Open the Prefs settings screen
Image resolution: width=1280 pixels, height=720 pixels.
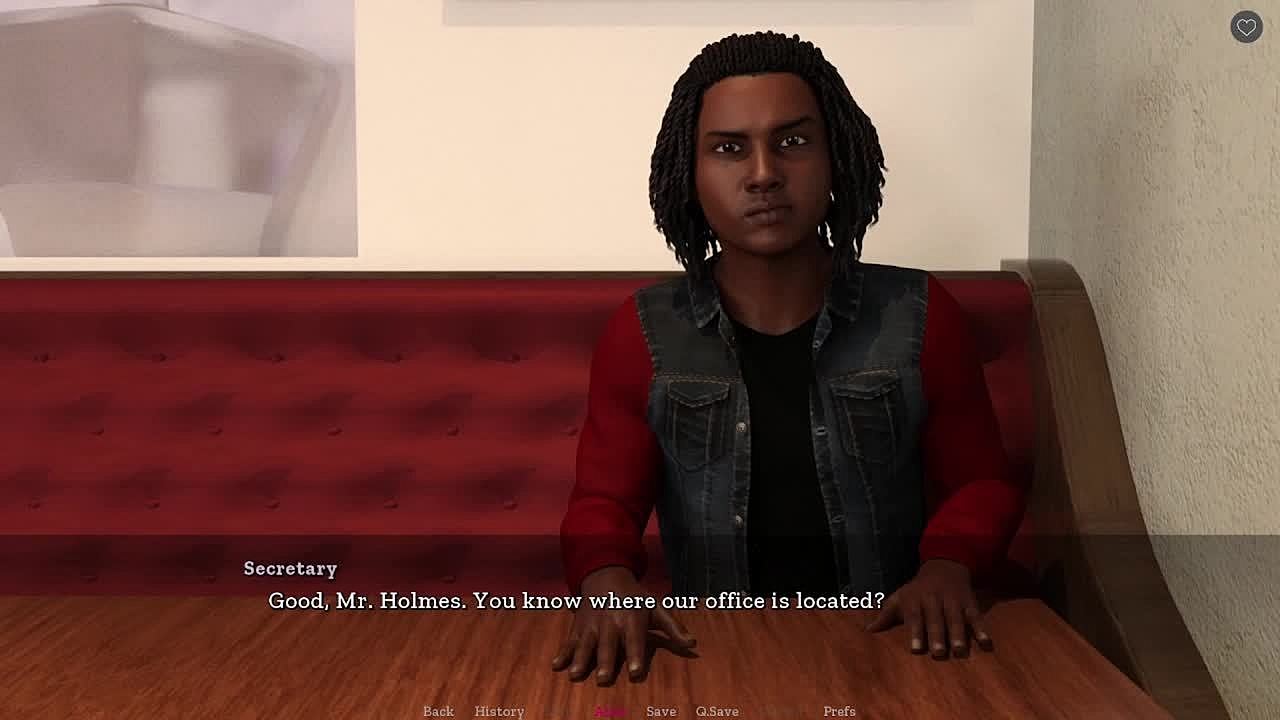839,711
